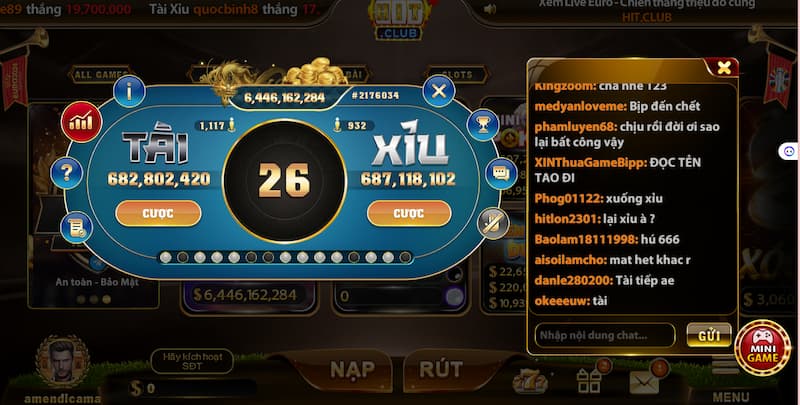The image size is (800, 405).
Task: Show the red statistics chart
Action: [82, 124]
